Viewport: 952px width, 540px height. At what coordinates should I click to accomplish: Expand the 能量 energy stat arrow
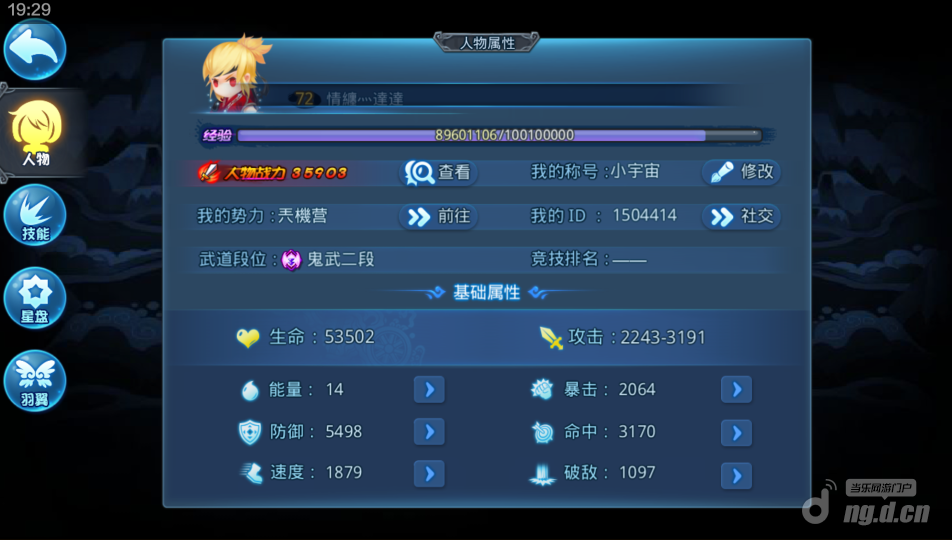429,389
